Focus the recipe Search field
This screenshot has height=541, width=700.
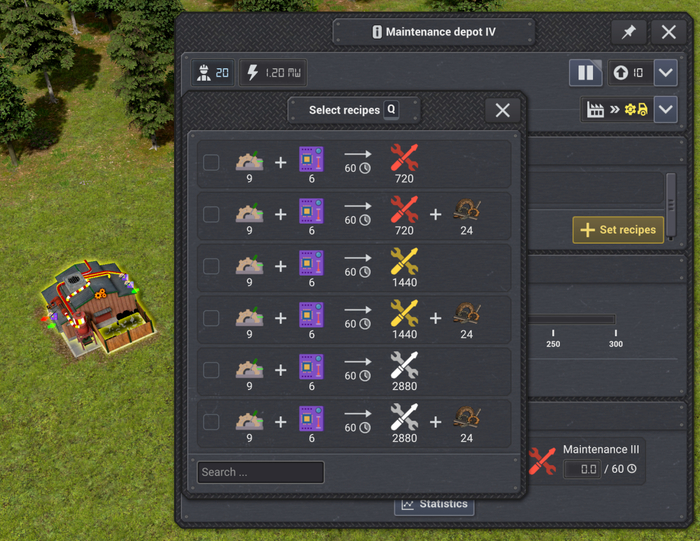[x=260, y=472]
